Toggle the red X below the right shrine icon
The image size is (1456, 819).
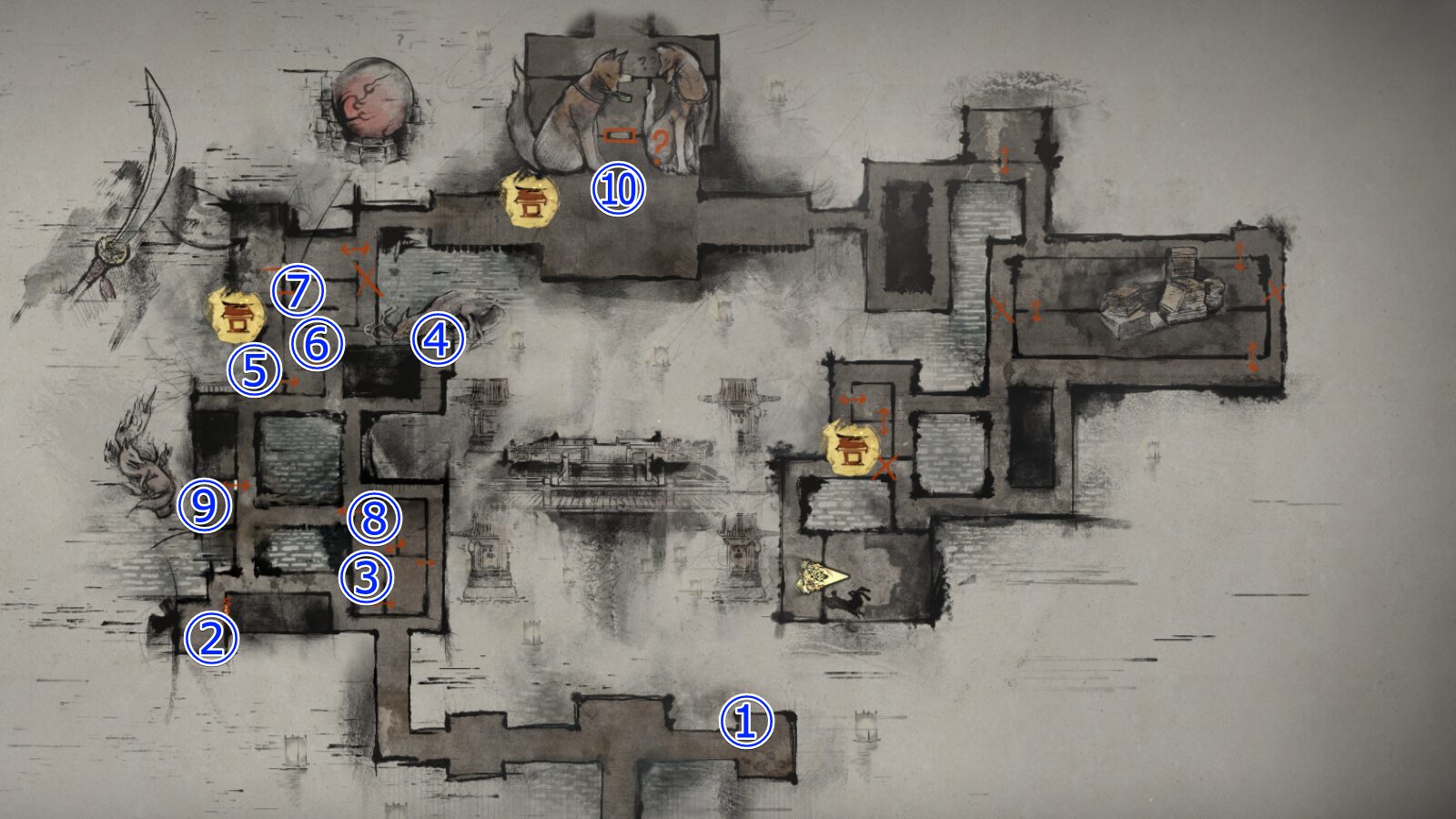coord(885,464)
